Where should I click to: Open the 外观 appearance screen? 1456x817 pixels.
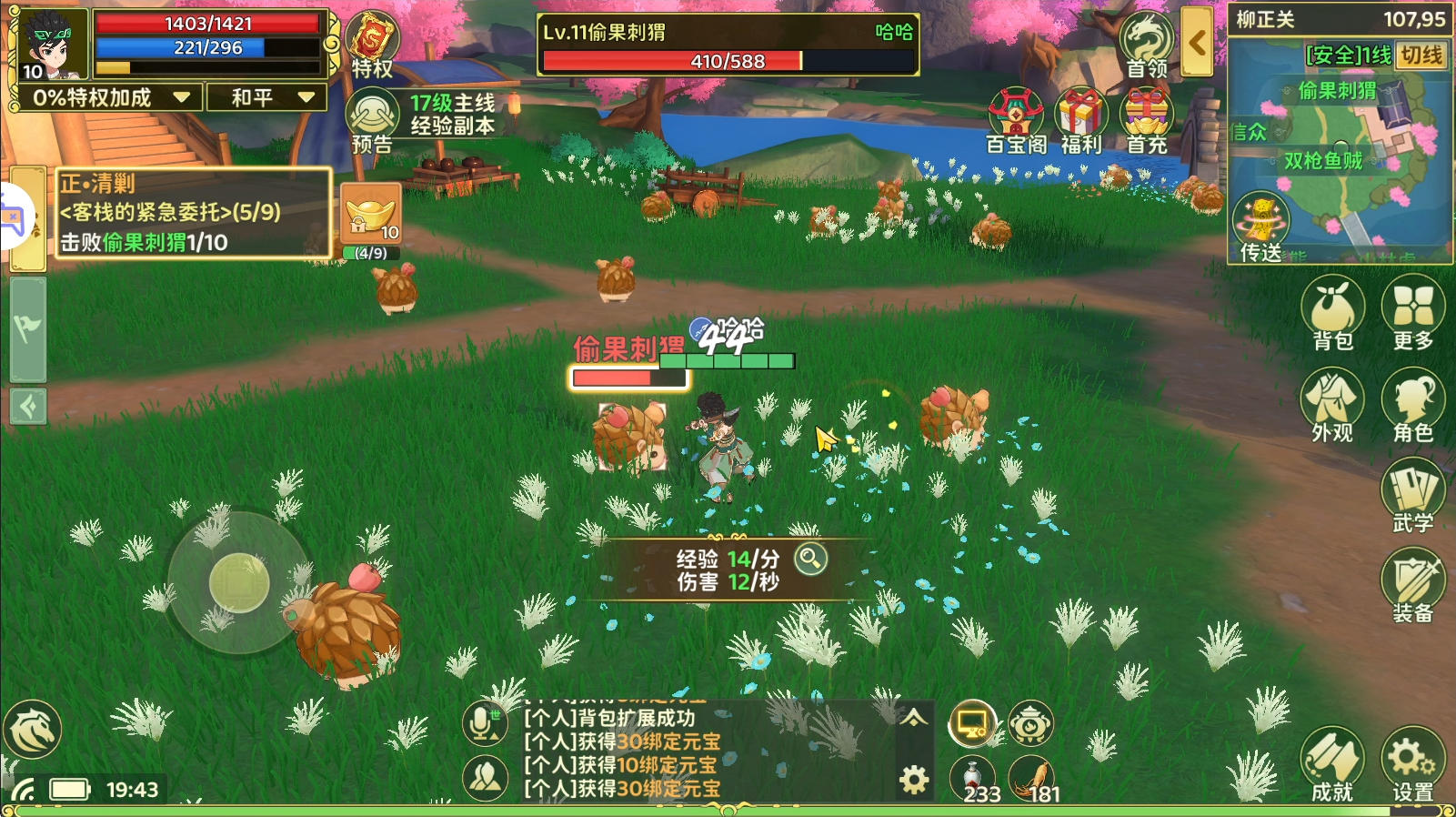1332,405
